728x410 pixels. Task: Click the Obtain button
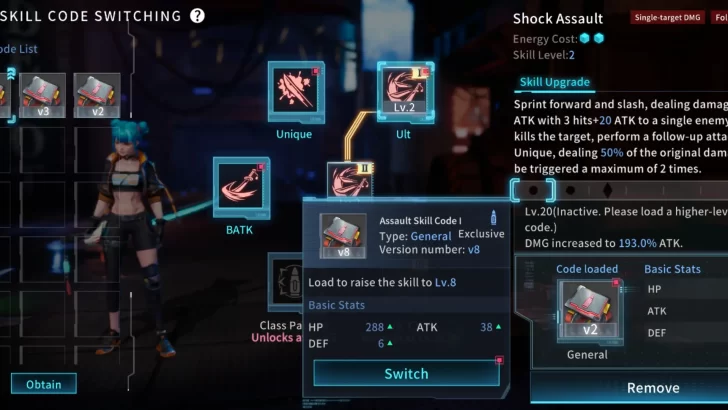(43, 383)
